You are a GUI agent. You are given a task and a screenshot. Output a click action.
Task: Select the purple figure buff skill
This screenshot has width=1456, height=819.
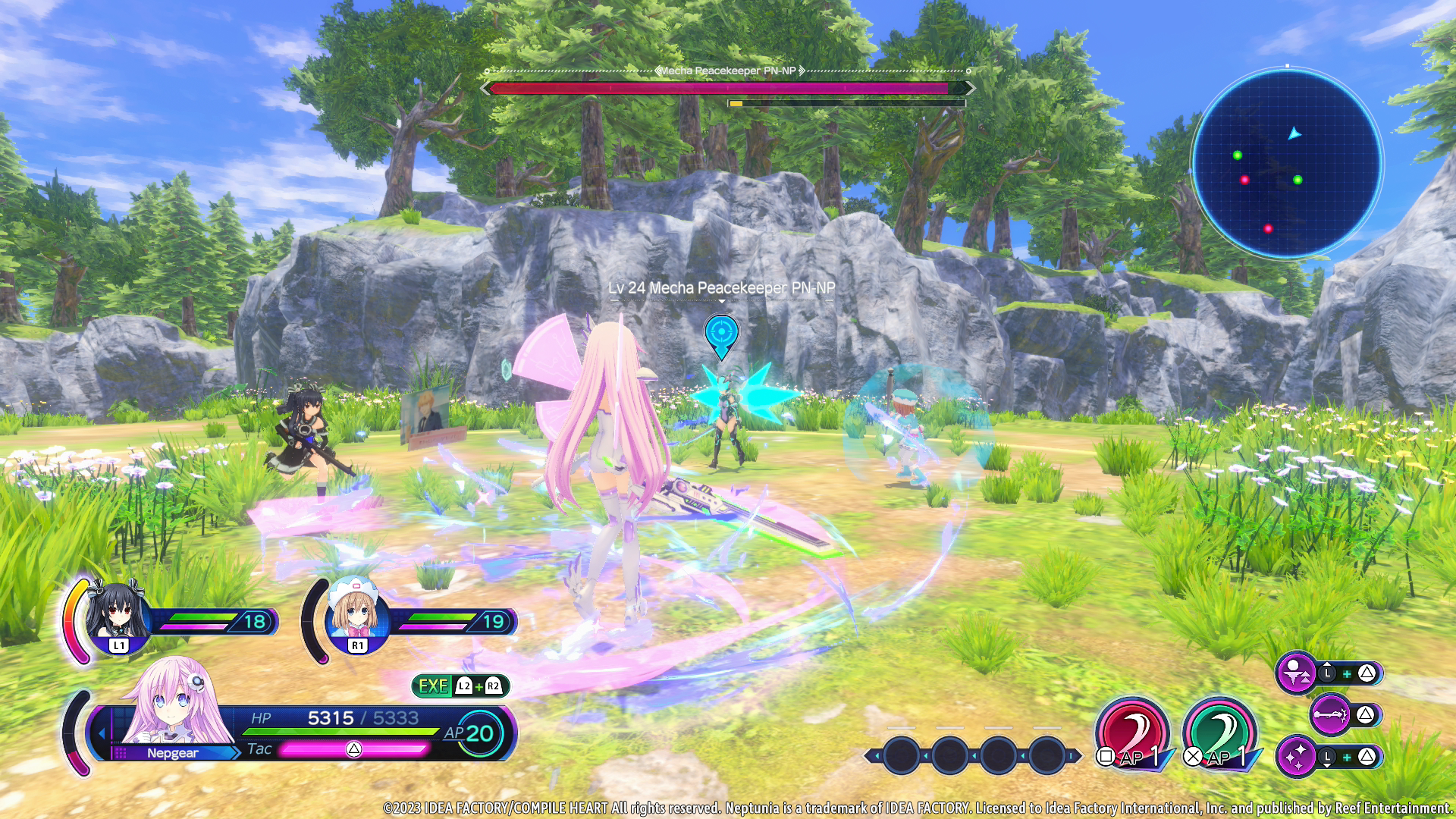1296,673
